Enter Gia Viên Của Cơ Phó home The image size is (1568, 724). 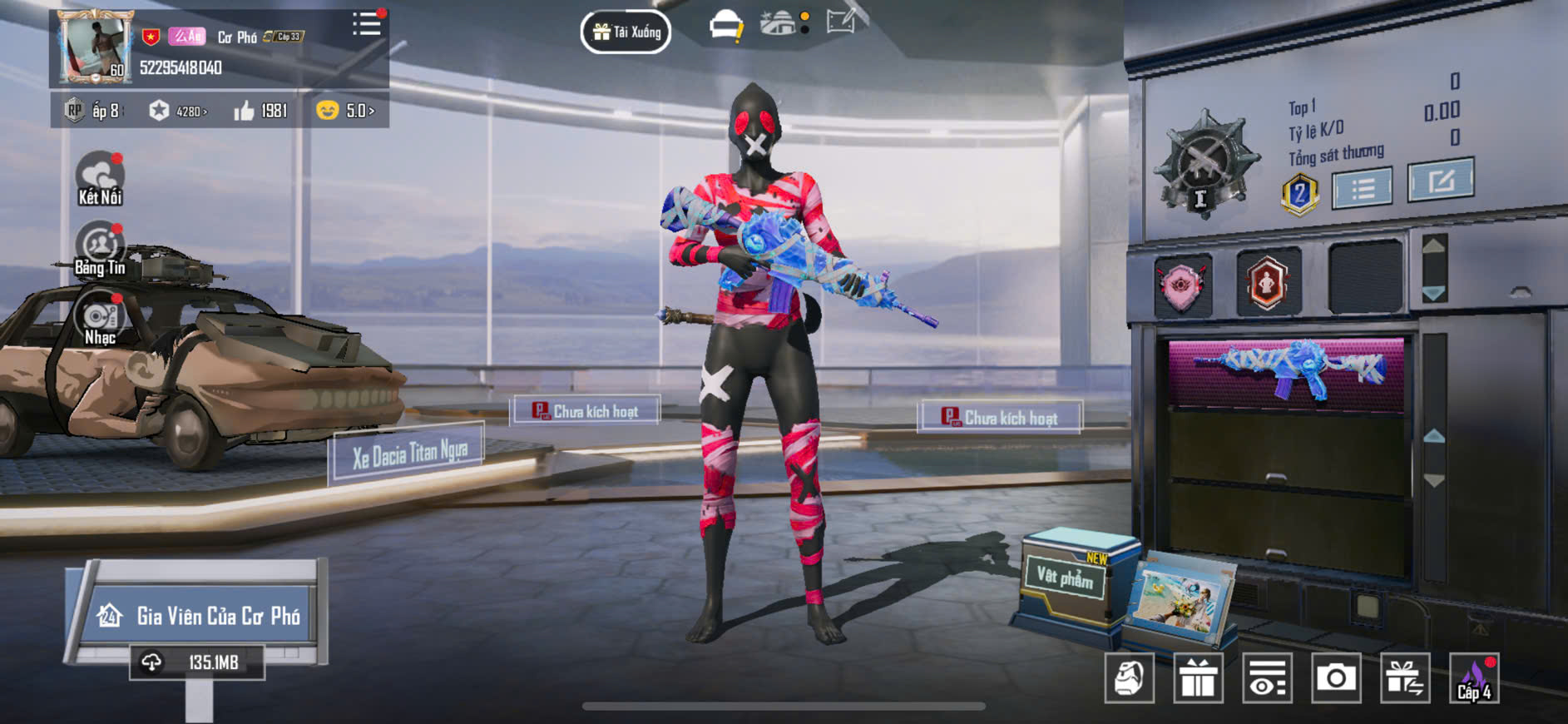(200, 616)
